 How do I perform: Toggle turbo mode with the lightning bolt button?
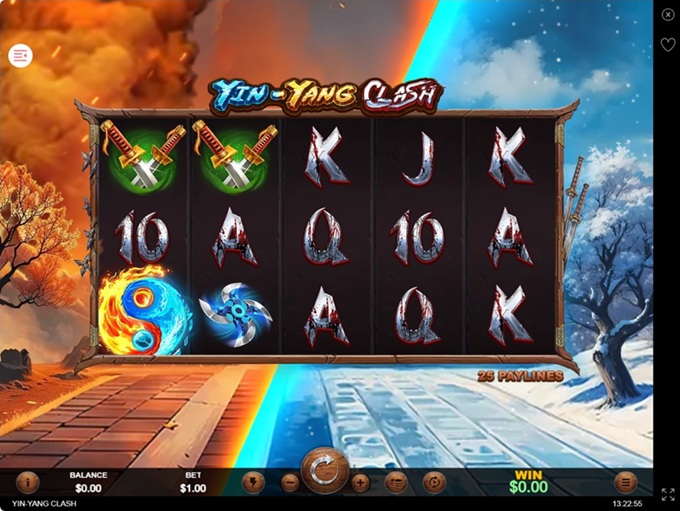click(x=253, y=482)
